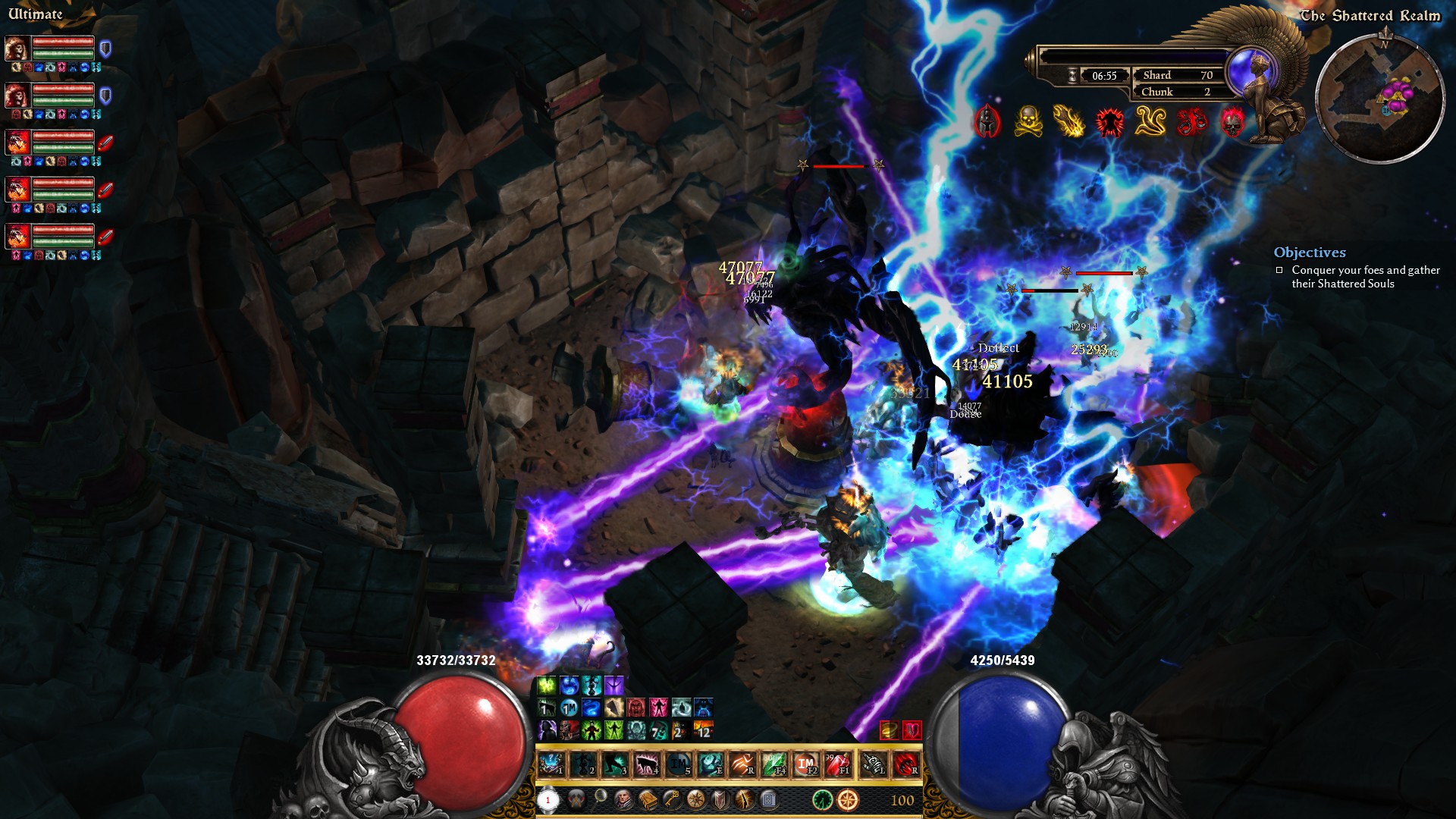Select the red claw right-mouse skill
This screenshot has width=1456, height=819.
point(905,764)
